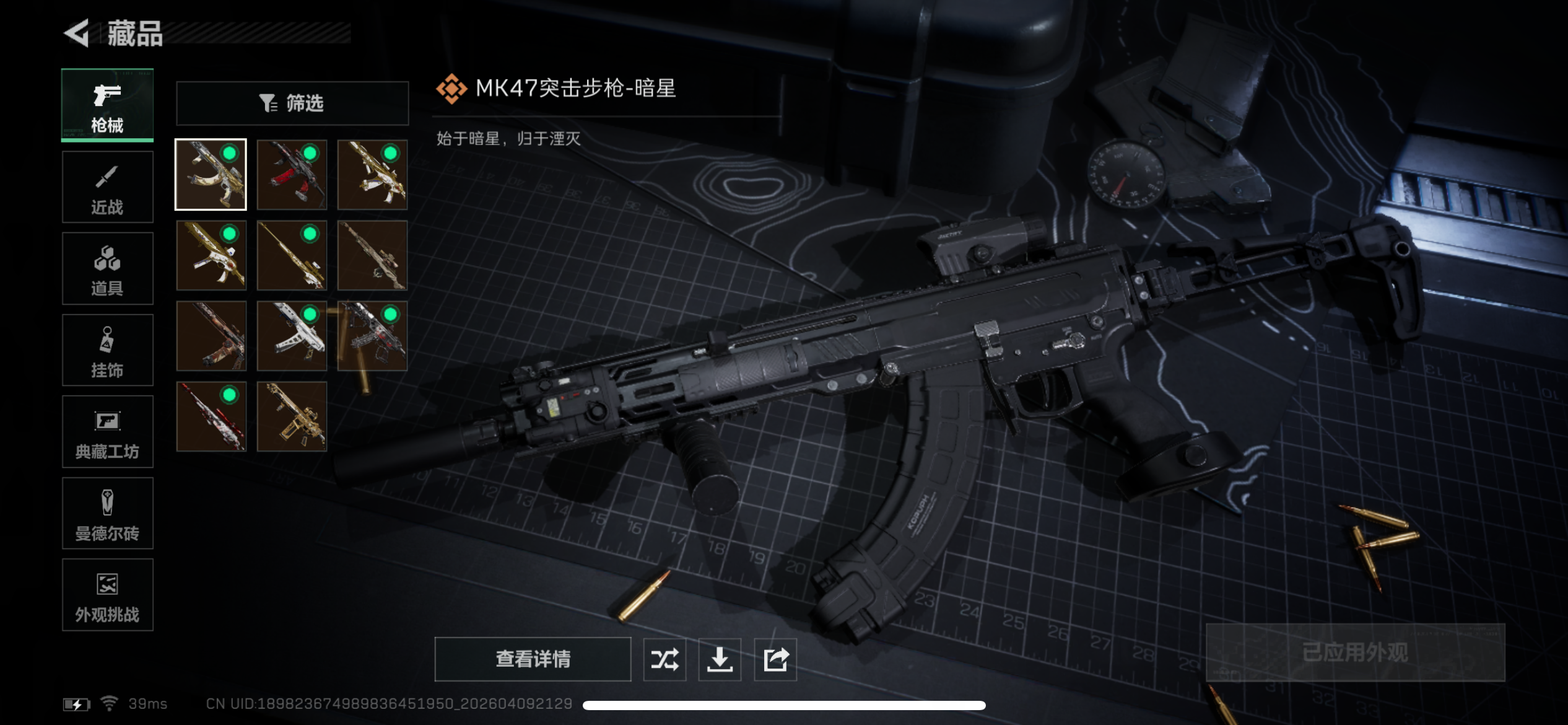Open the 外观挑战 appearance challenges
The width and height of the screenshot is (1568, 725).
[x=107, y=595]
